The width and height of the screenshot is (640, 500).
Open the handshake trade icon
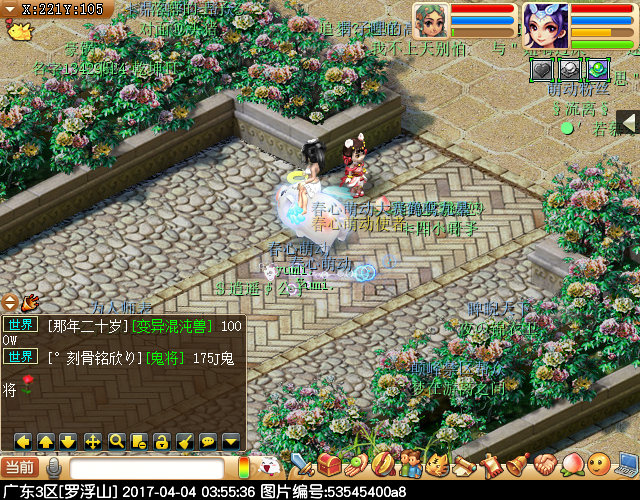click(544, 465)
